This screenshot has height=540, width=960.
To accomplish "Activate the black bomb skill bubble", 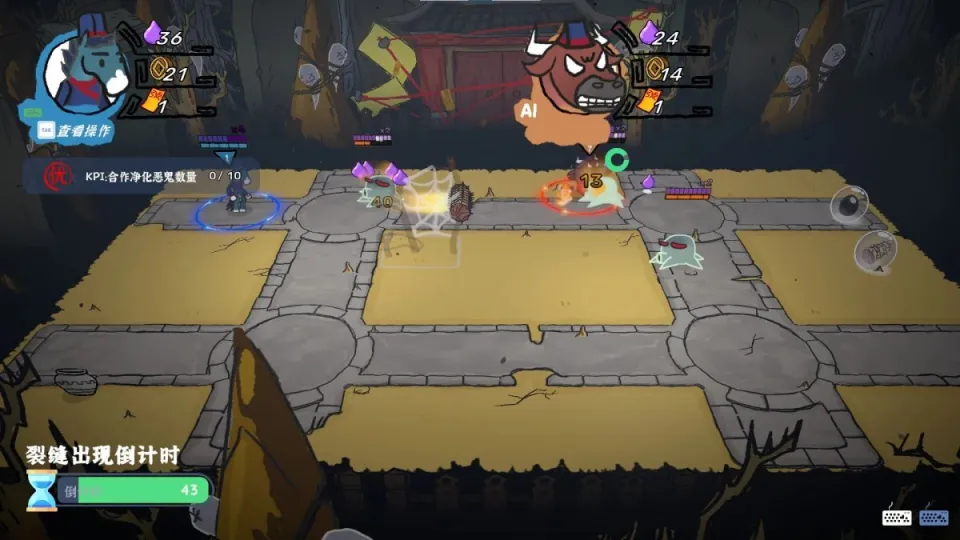I will 849,205.
